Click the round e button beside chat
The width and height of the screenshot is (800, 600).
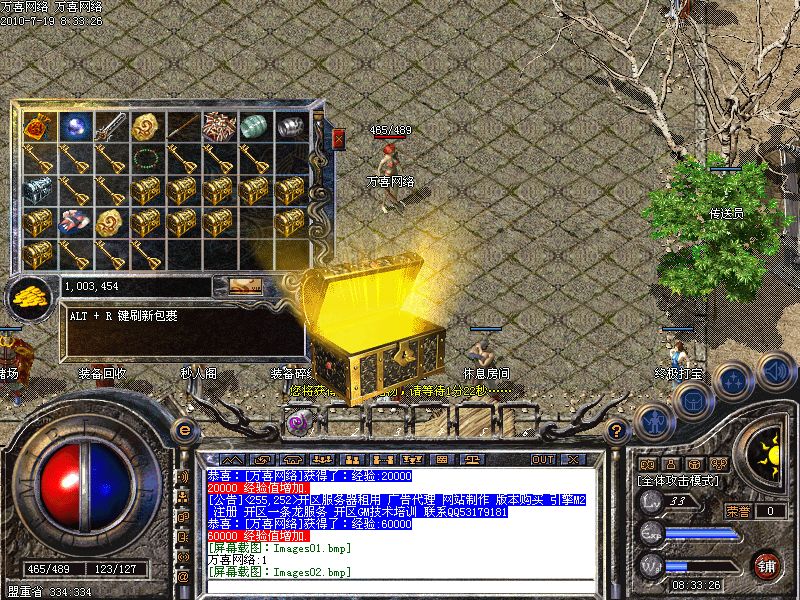(x=183, y=428)
